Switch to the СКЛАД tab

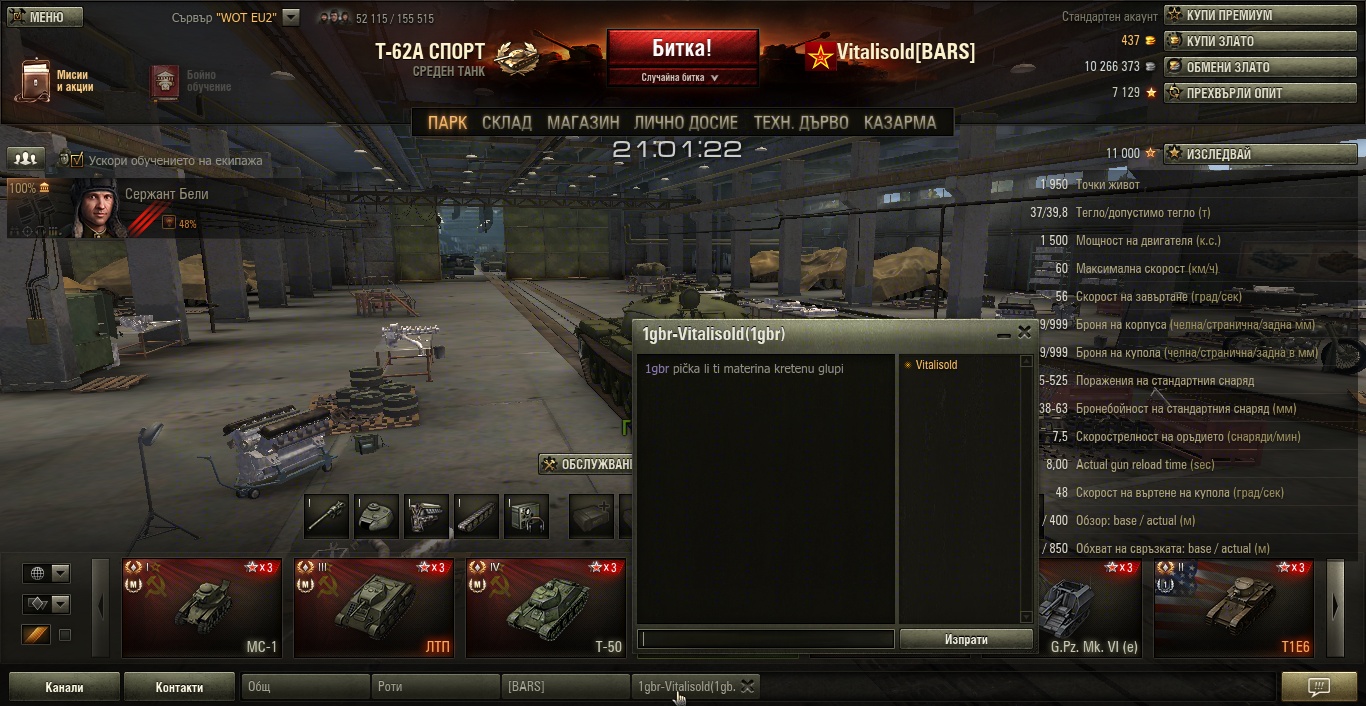click(x=506, y=122)
